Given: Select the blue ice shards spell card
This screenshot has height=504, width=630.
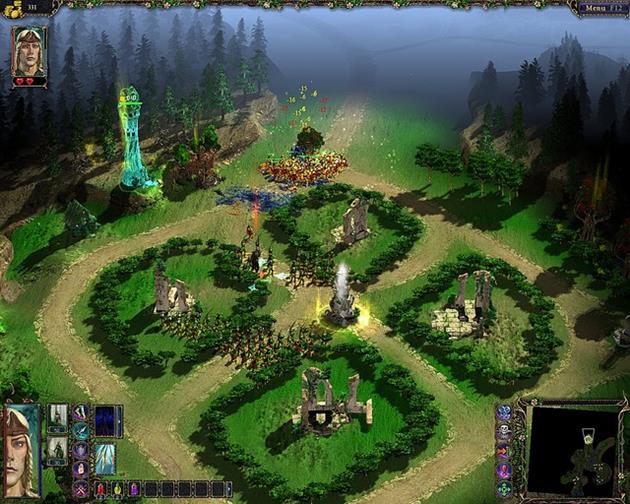Looking at the screenshot, I should tap(105, 458).
